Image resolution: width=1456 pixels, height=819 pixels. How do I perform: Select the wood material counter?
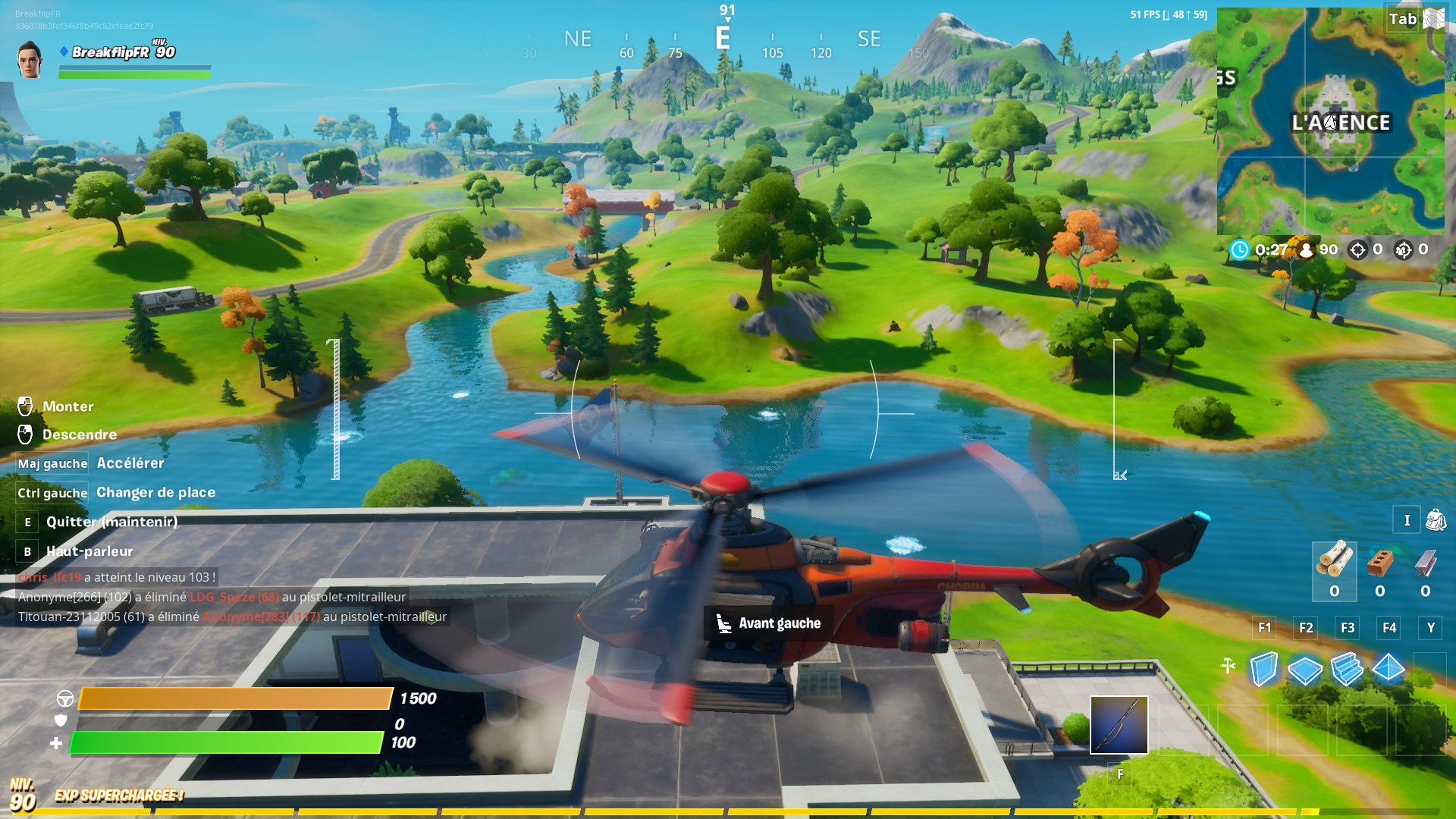pyautogui.click(x=1334, y=570)
